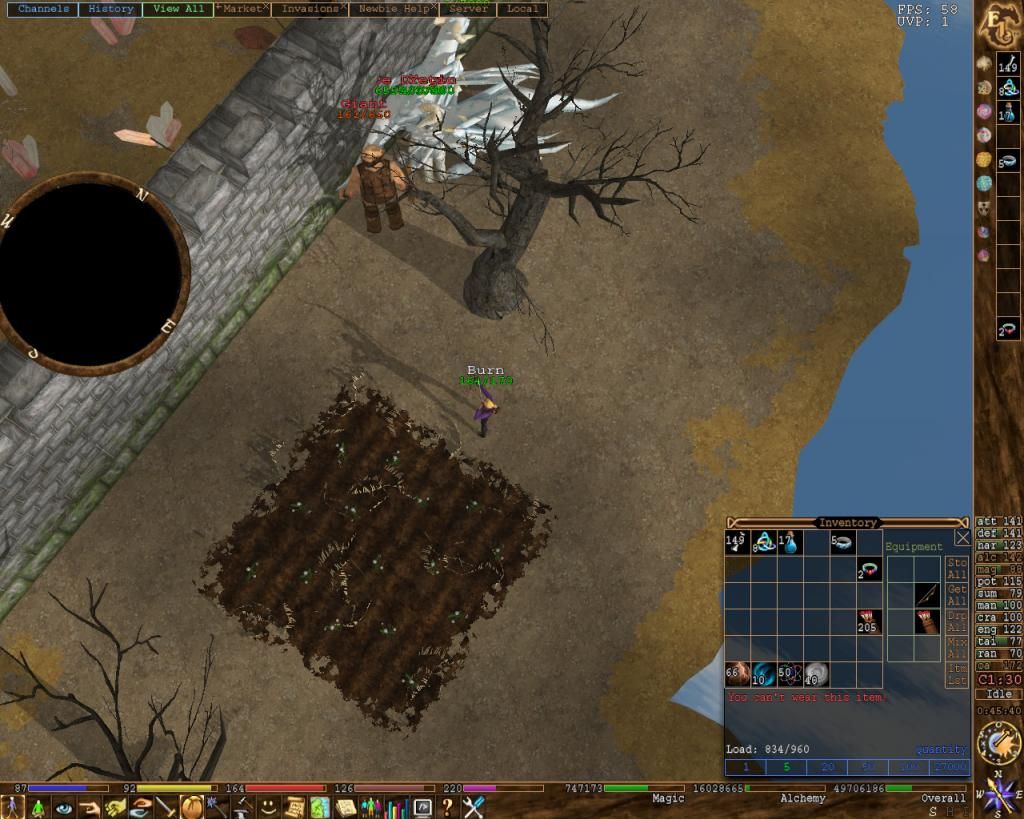Select the Drp All button
1024x819 pixels.
(956, 622)
